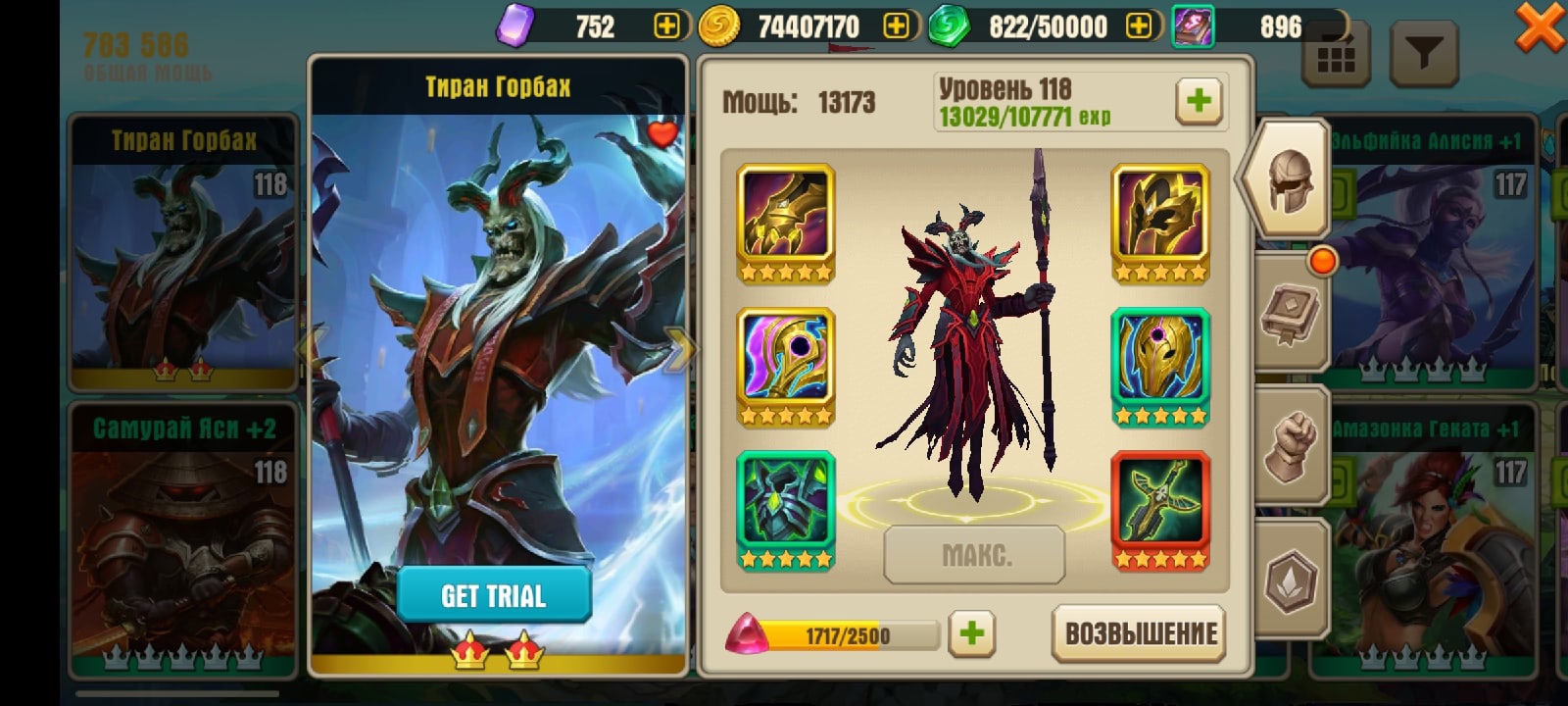Close the hero screen with the orange X
Screen dimensions: 1568x706
pyautogui.click(x=1540, y=26)
